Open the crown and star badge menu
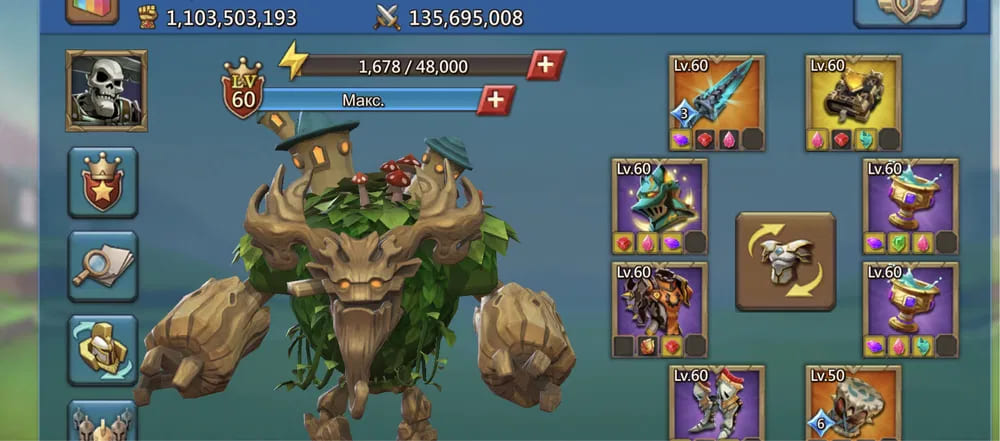Screen dimensions: 1000x441 (103, 182)
